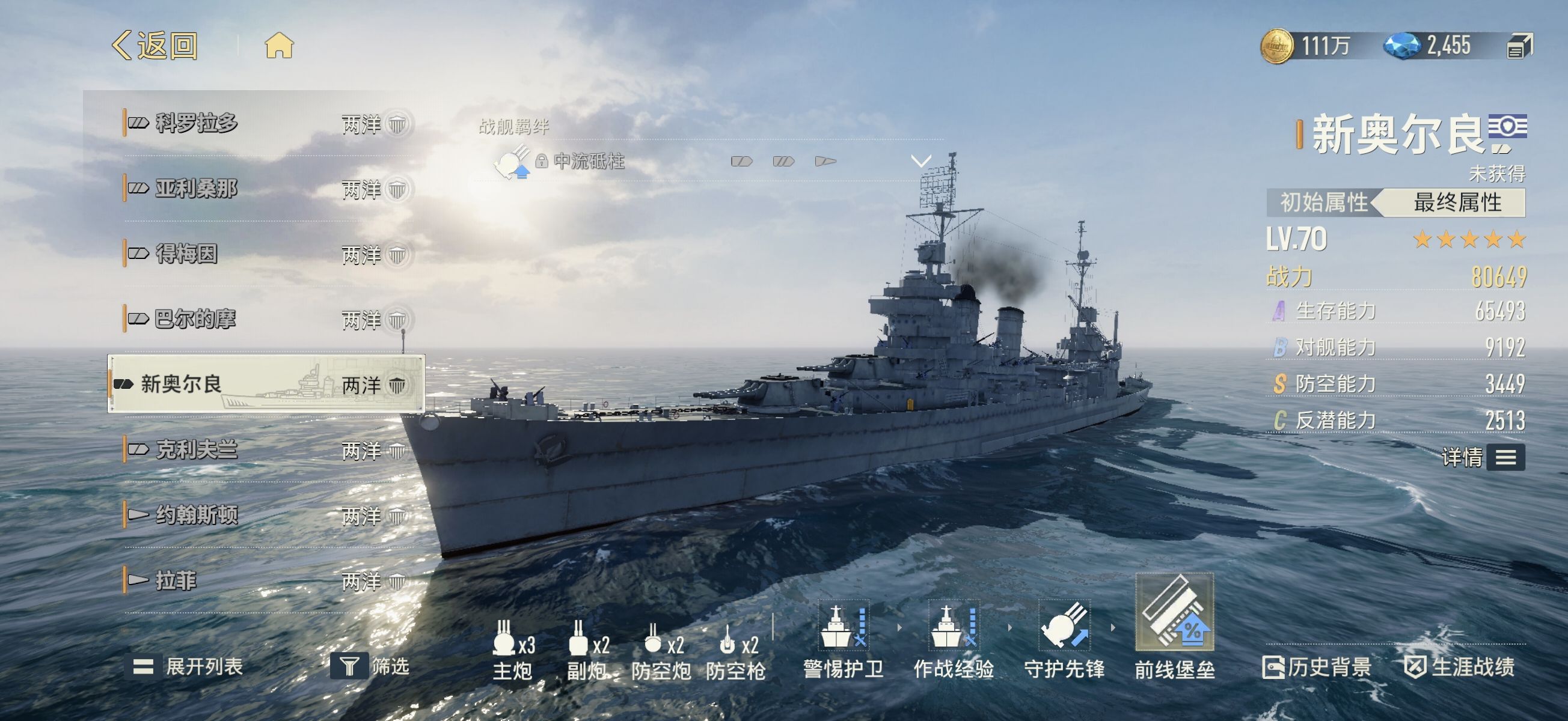Expand the 中流砥柱 bond dropdown arrow
The image size is (1568, 721).
pos(921,161)
